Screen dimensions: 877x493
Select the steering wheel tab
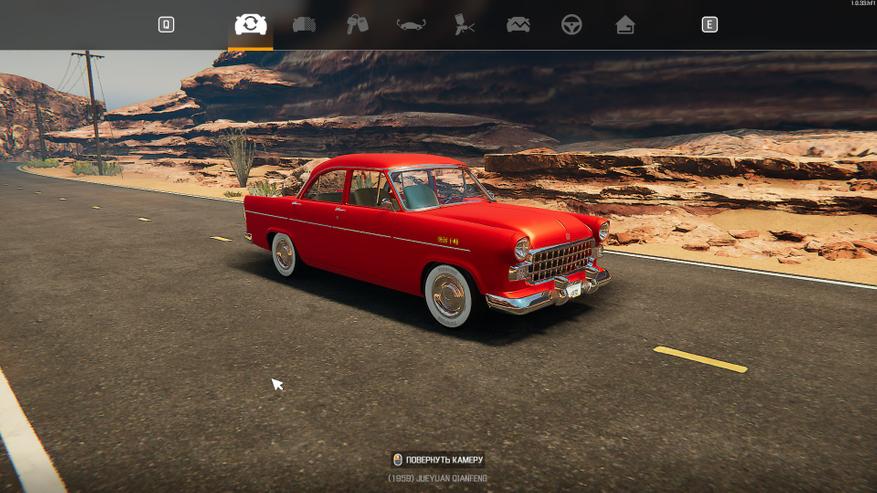571,25
